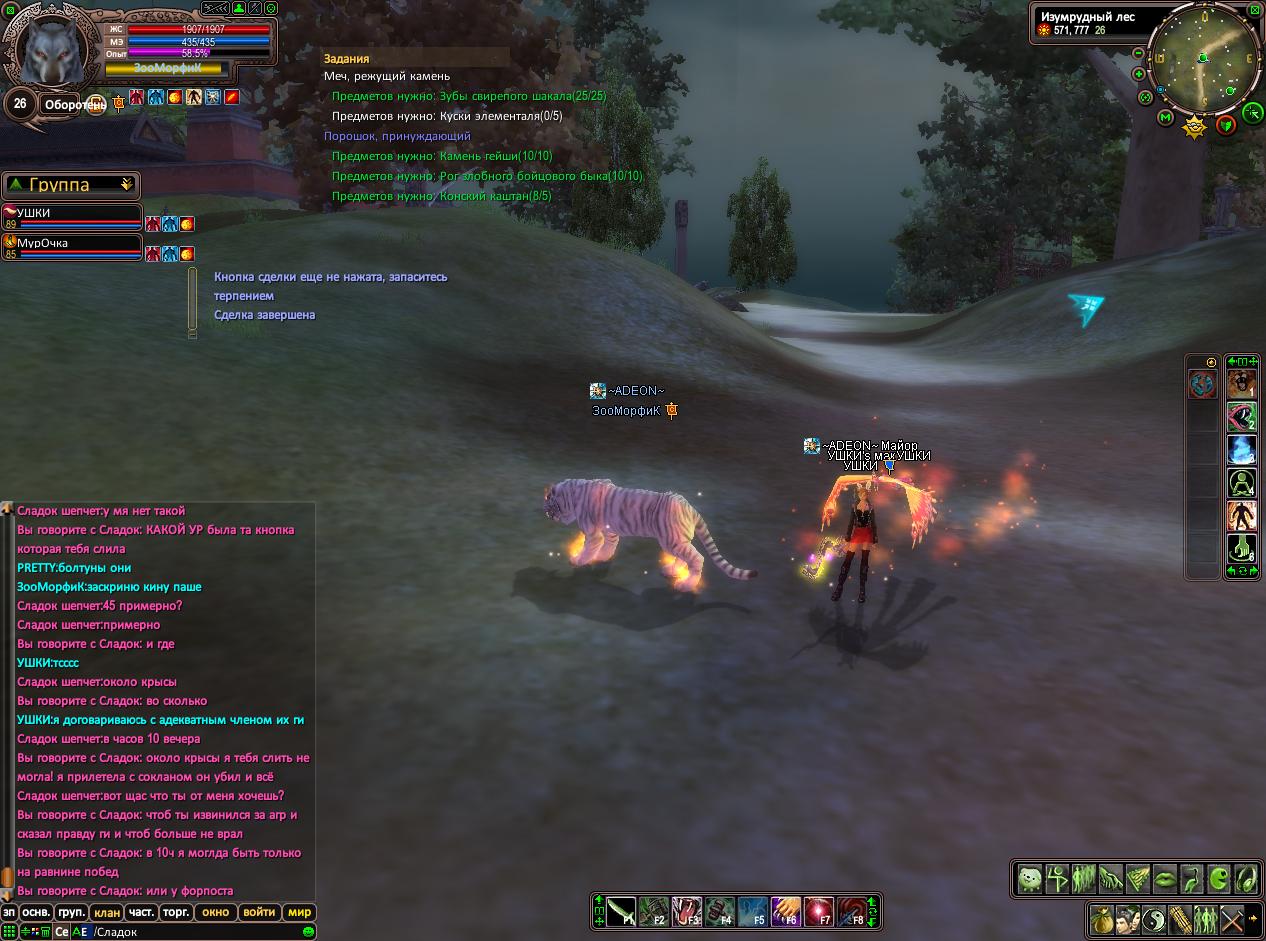
Task: Click the green lips icon
Action: pyautogui.click(x=1165, y=879)
